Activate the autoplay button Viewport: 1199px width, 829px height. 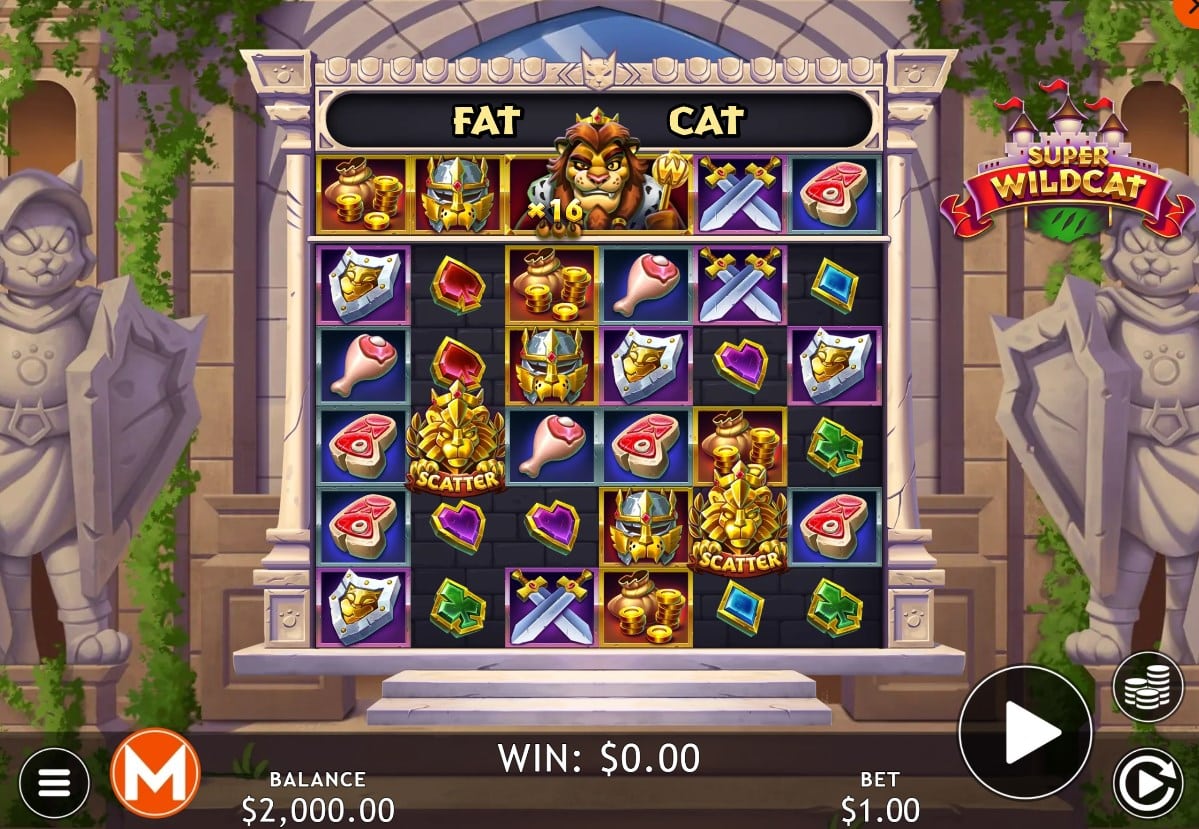1147,782
